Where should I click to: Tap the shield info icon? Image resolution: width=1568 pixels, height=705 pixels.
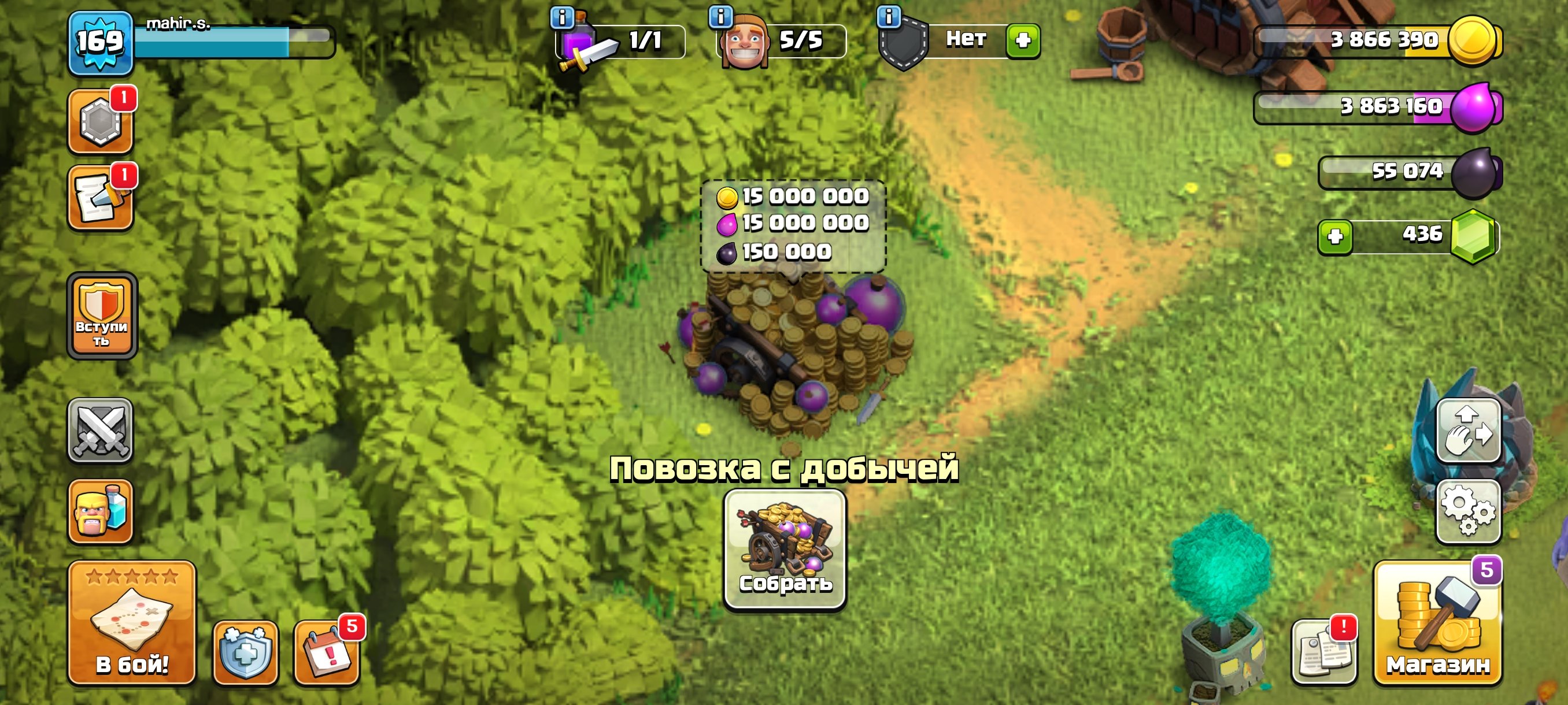pyautogui.click(x=889, y=17)
